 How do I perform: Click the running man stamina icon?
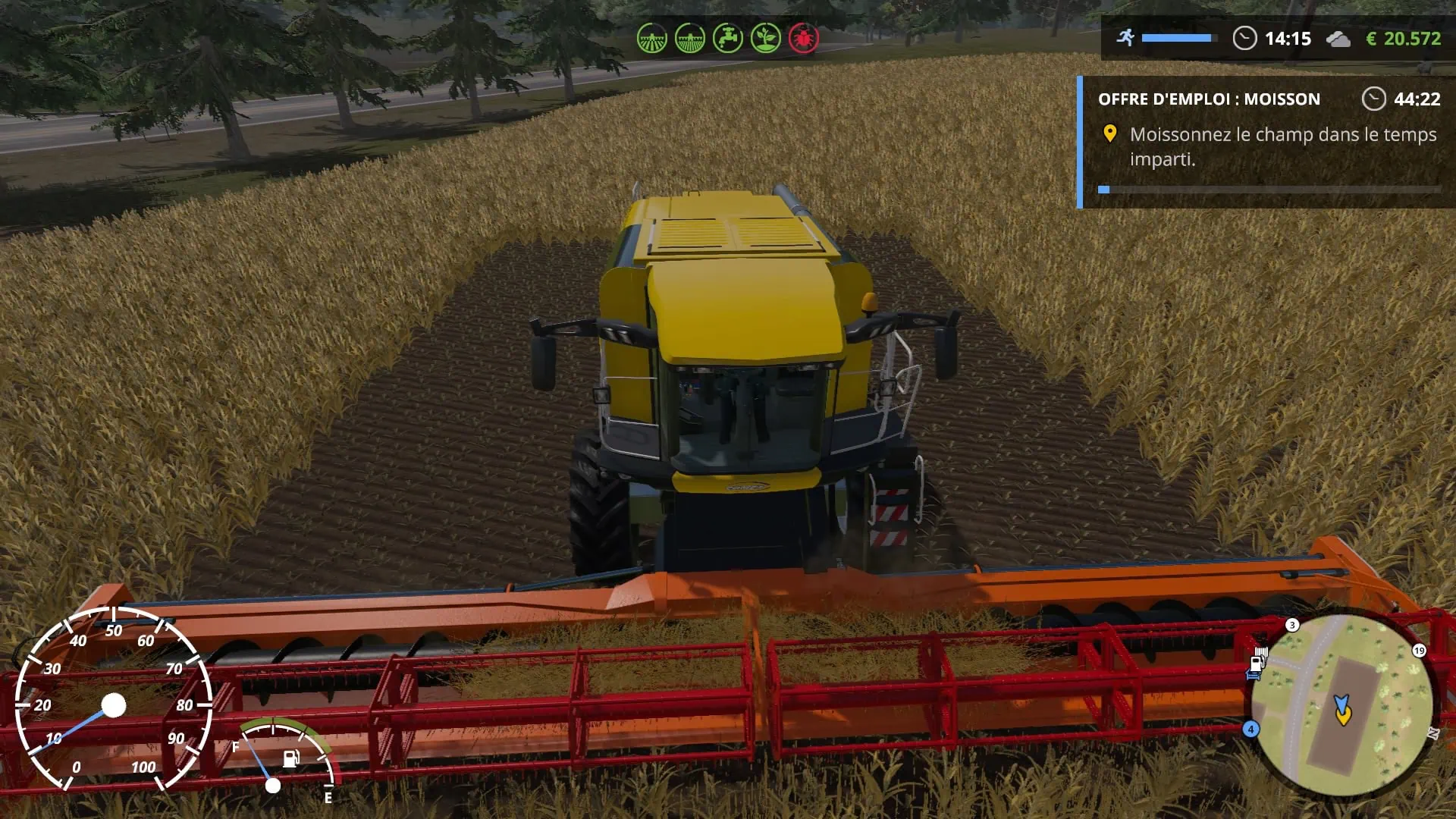(x=1126, y=37)
